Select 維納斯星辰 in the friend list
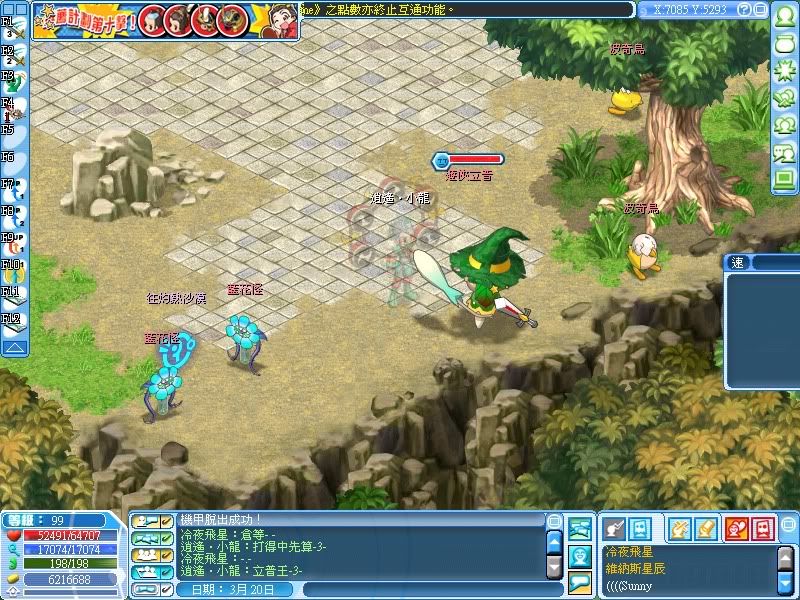This screenshot has width=800, height=600. click(x=640, y=568)
